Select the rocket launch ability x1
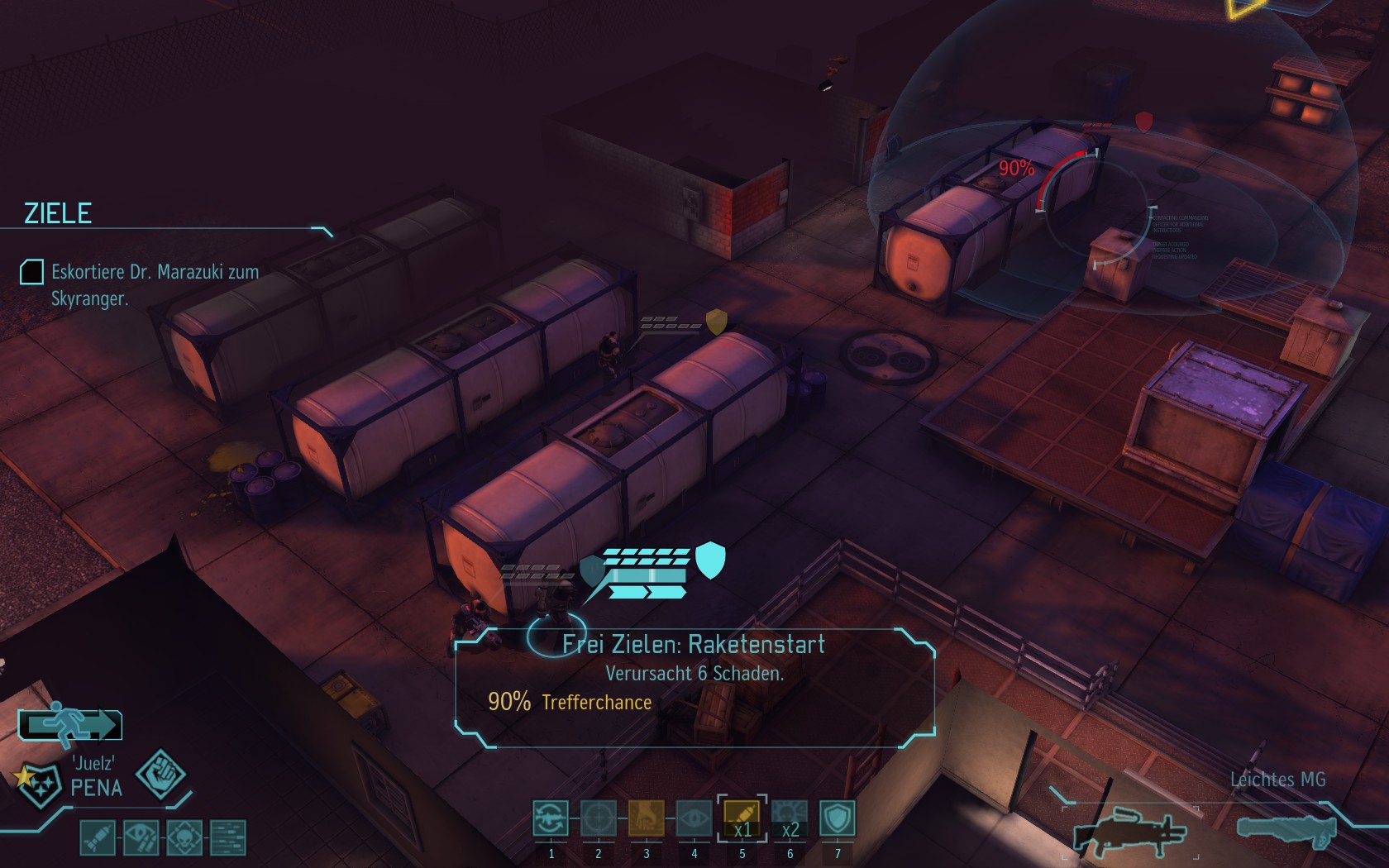The image size is (1389, 868). [x=742, y=818]
